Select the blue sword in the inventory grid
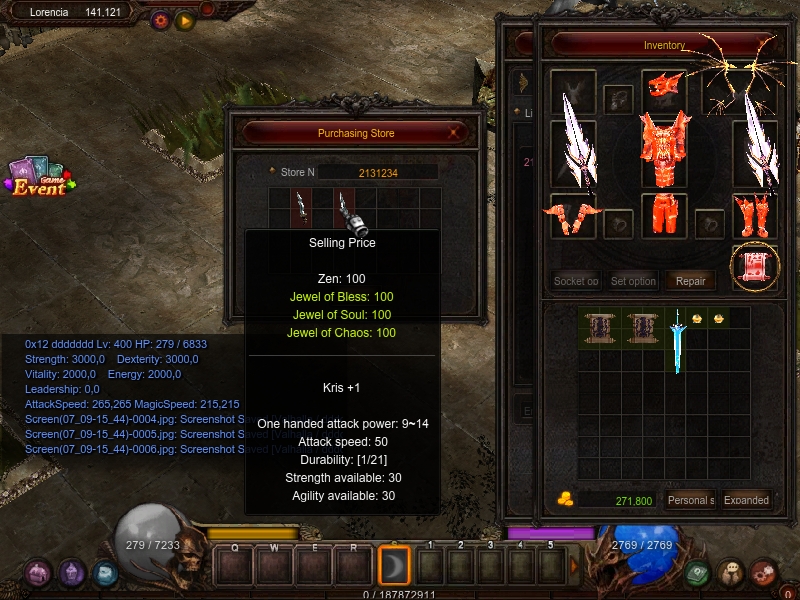 678,339
